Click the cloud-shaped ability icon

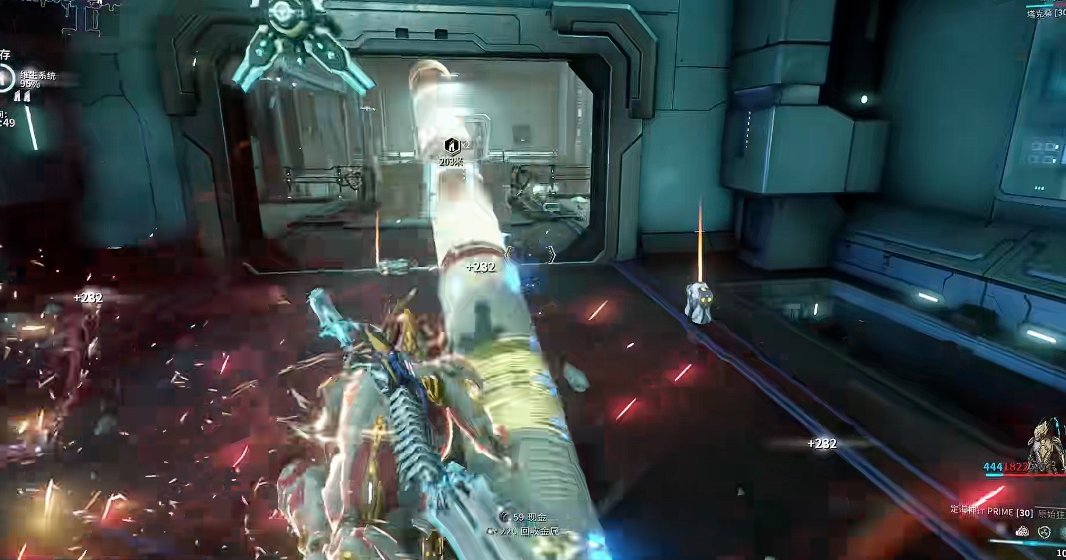(x=1022, y=532)
